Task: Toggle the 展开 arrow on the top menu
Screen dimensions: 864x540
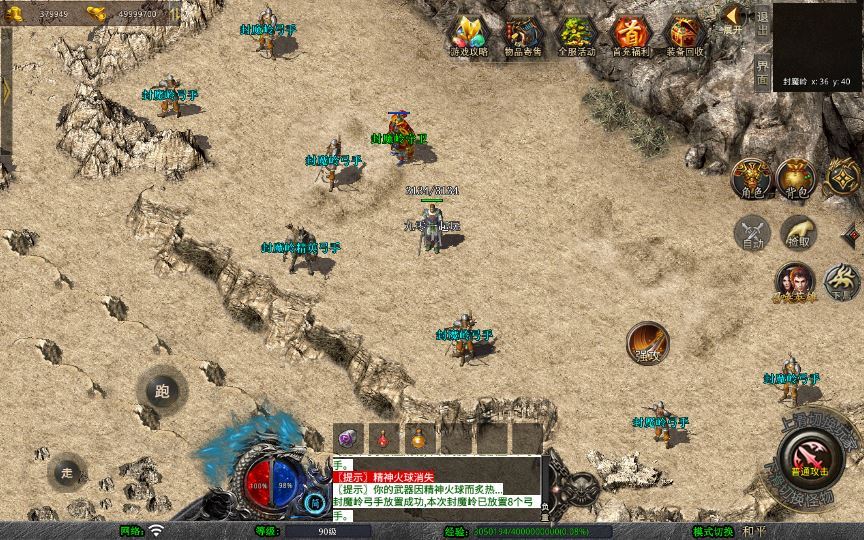Action: [732, 18]
